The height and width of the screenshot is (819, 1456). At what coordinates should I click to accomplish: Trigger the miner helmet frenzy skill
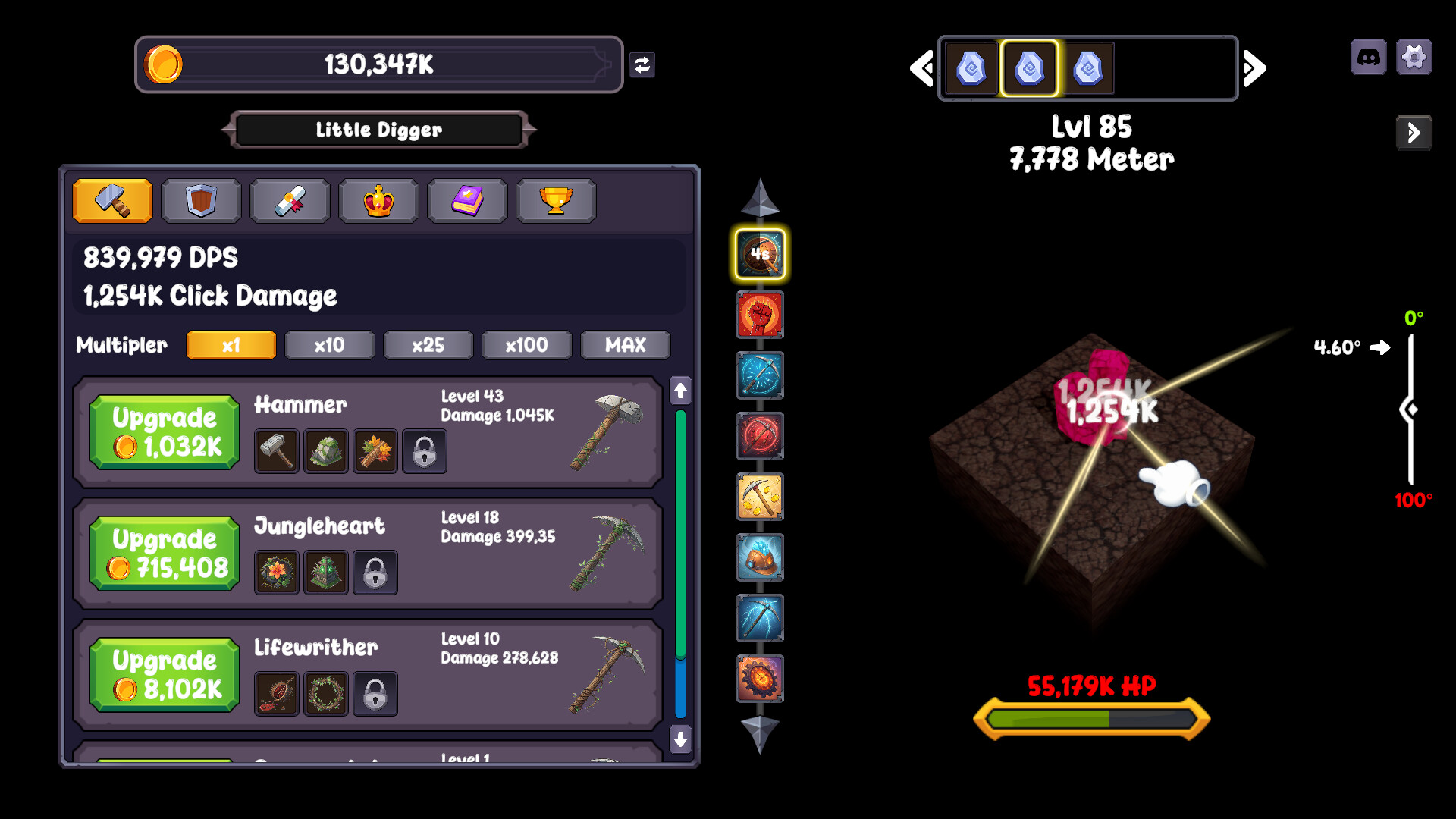pos(760,558)
